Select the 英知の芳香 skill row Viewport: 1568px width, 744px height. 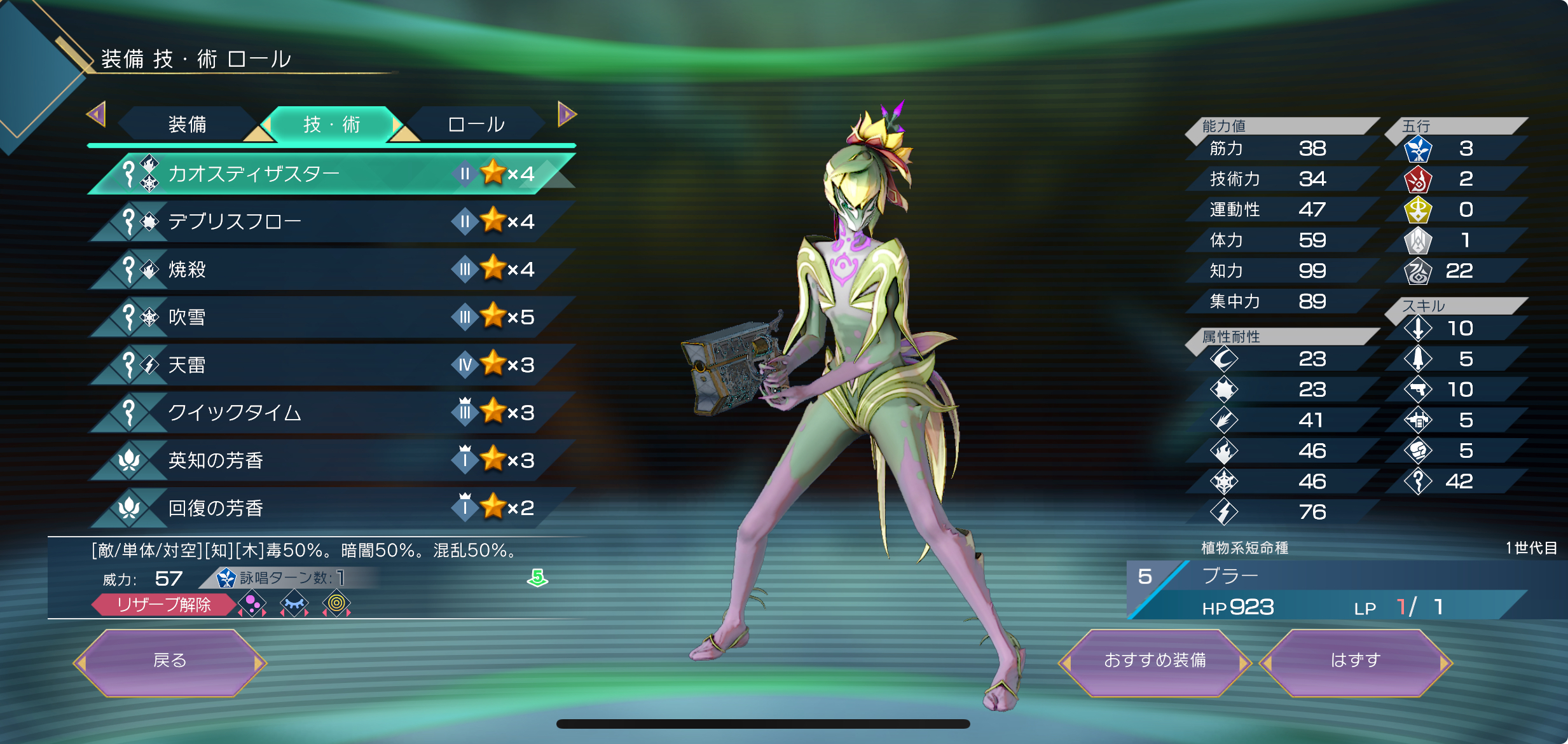pyautogui.click(x=331, y=460)
